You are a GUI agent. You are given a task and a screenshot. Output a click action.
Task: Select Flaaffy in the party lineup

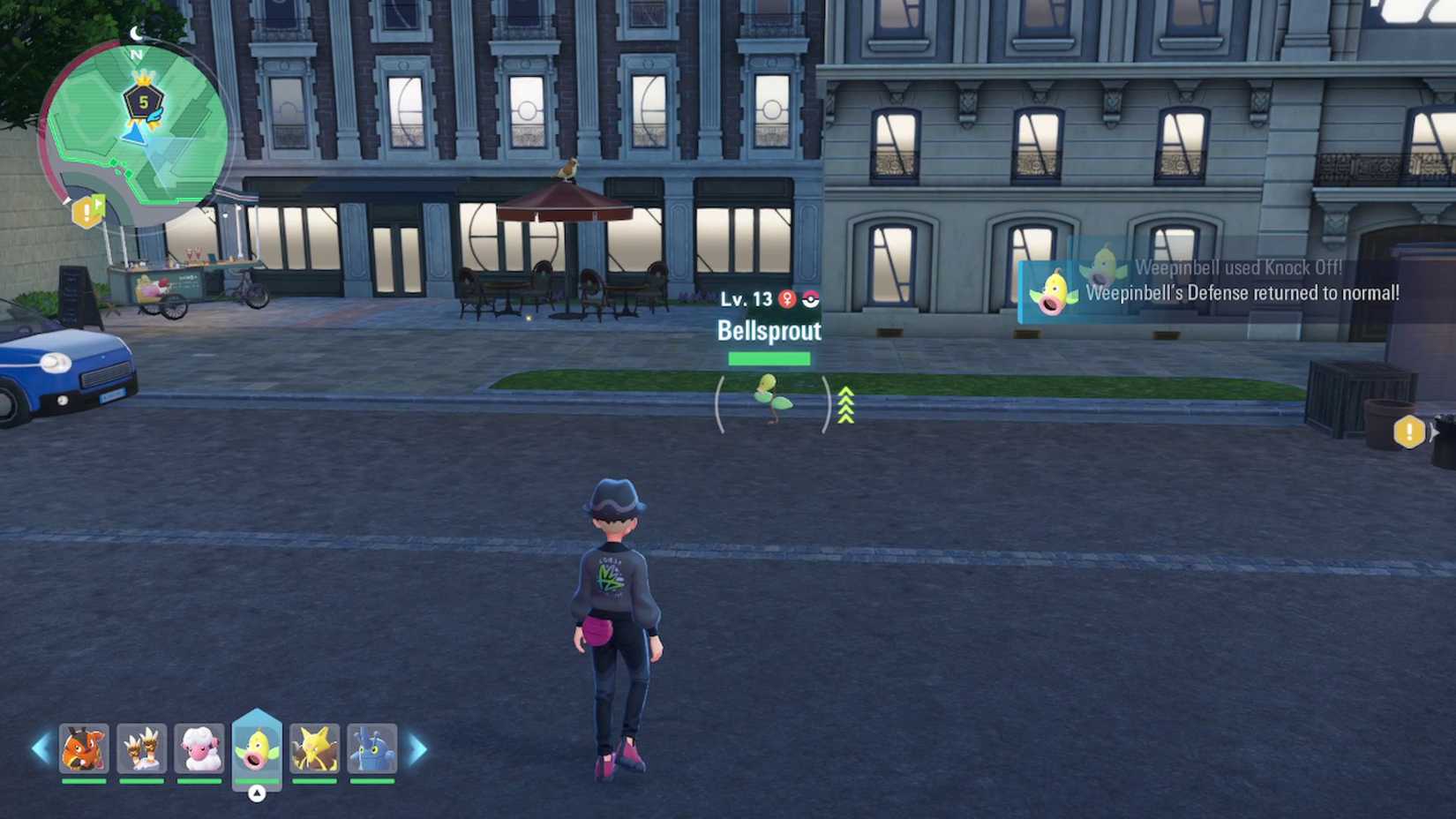coord(199,749)
